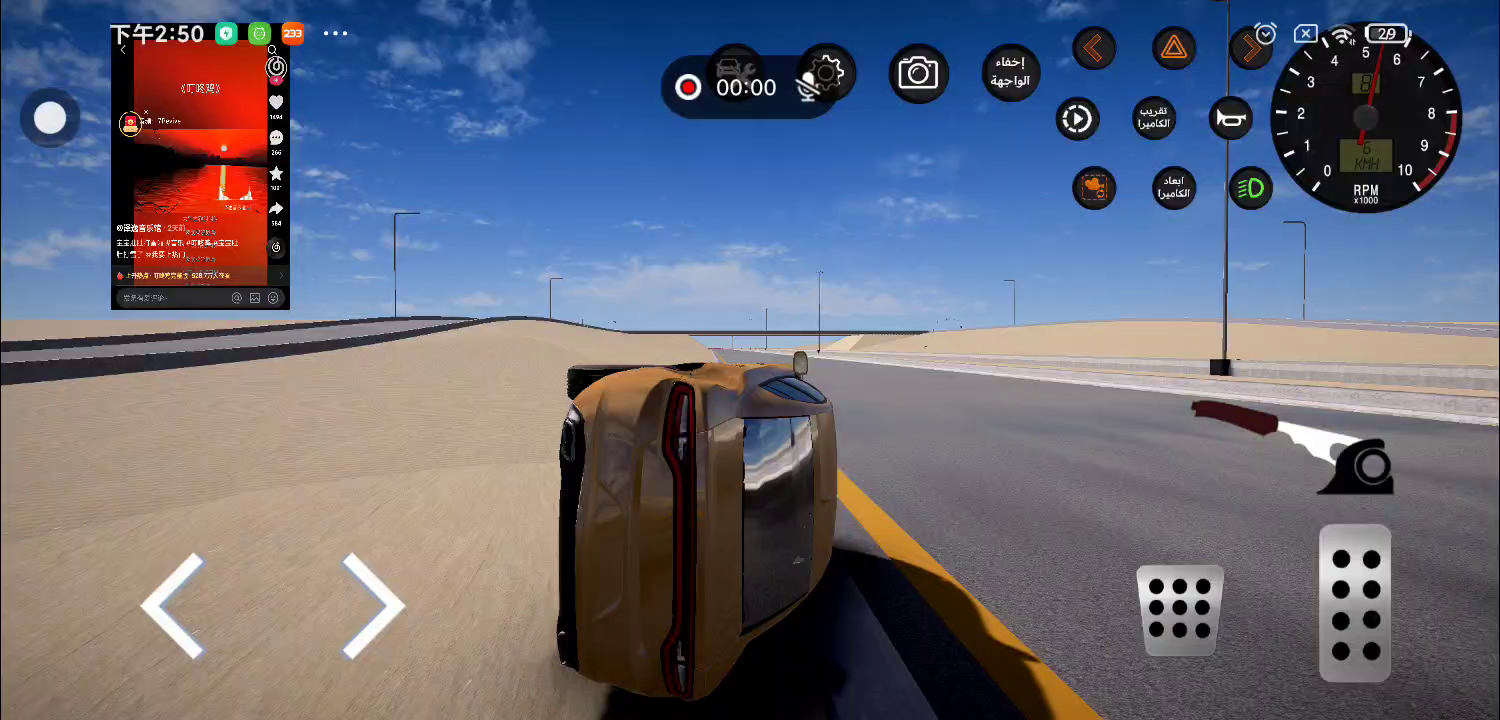Take a photo with the camera button
The image size is (1500, 720).
tap(918, 73)
